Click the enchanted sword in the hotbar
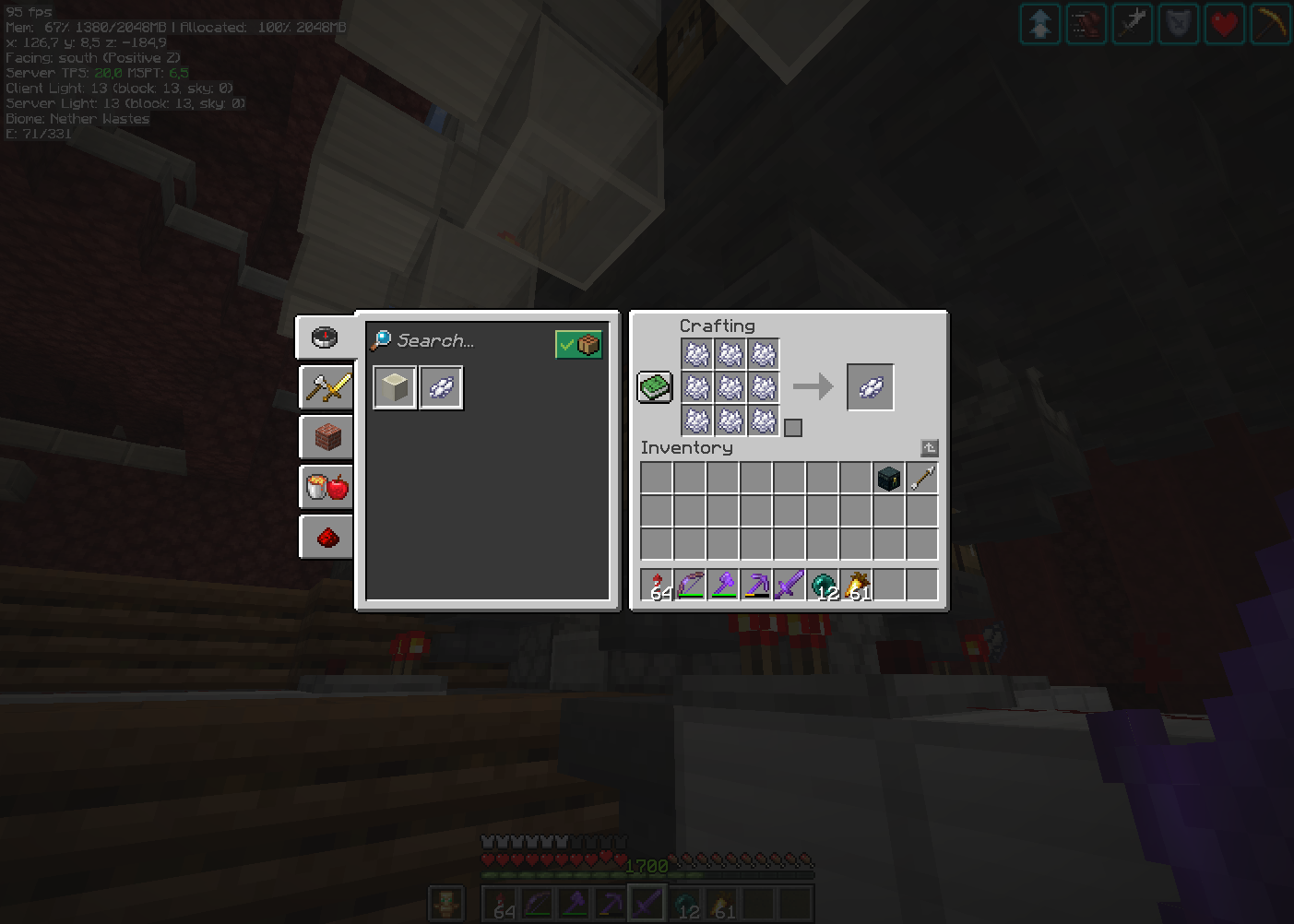Image resolution: width=1294 pixels, height=924 pixels. pos(789,584)
